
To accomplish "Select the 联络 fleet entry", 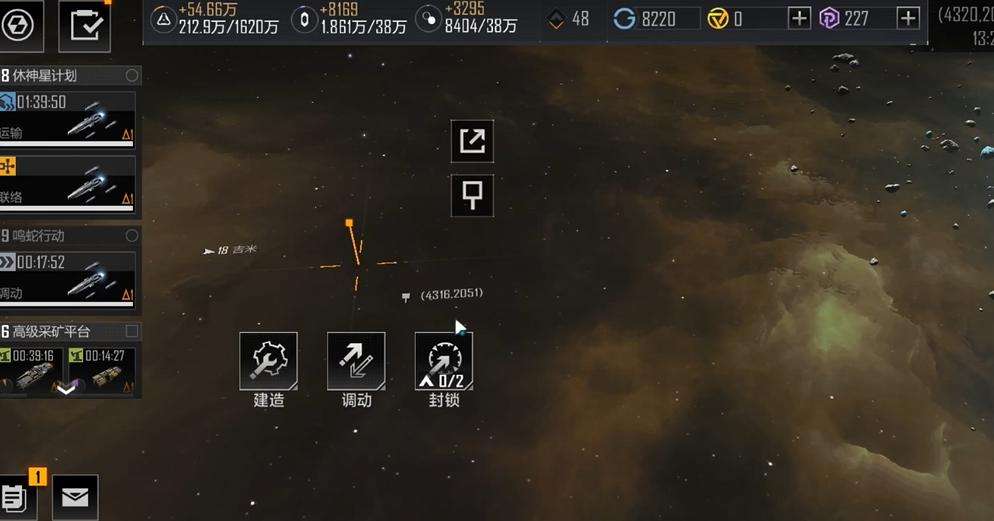I will point(68,183).
